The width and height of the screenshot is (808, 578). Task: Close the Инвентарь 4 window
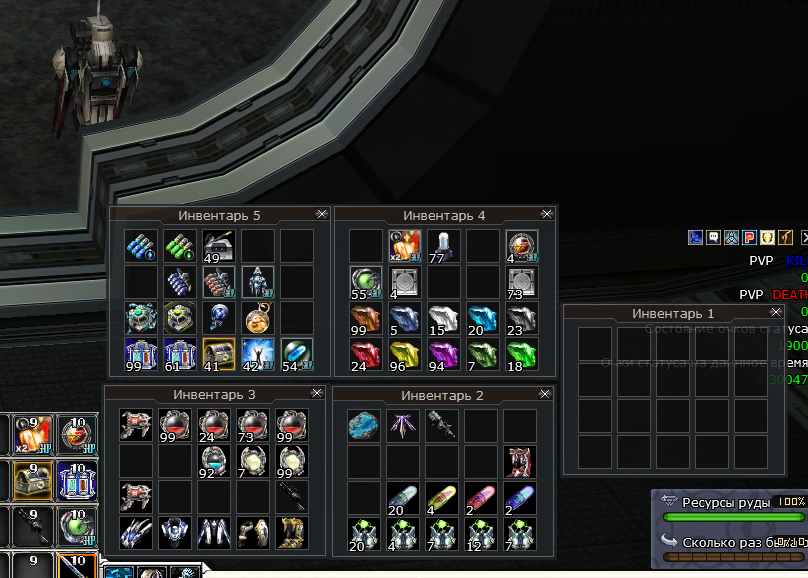coord(546,214)
